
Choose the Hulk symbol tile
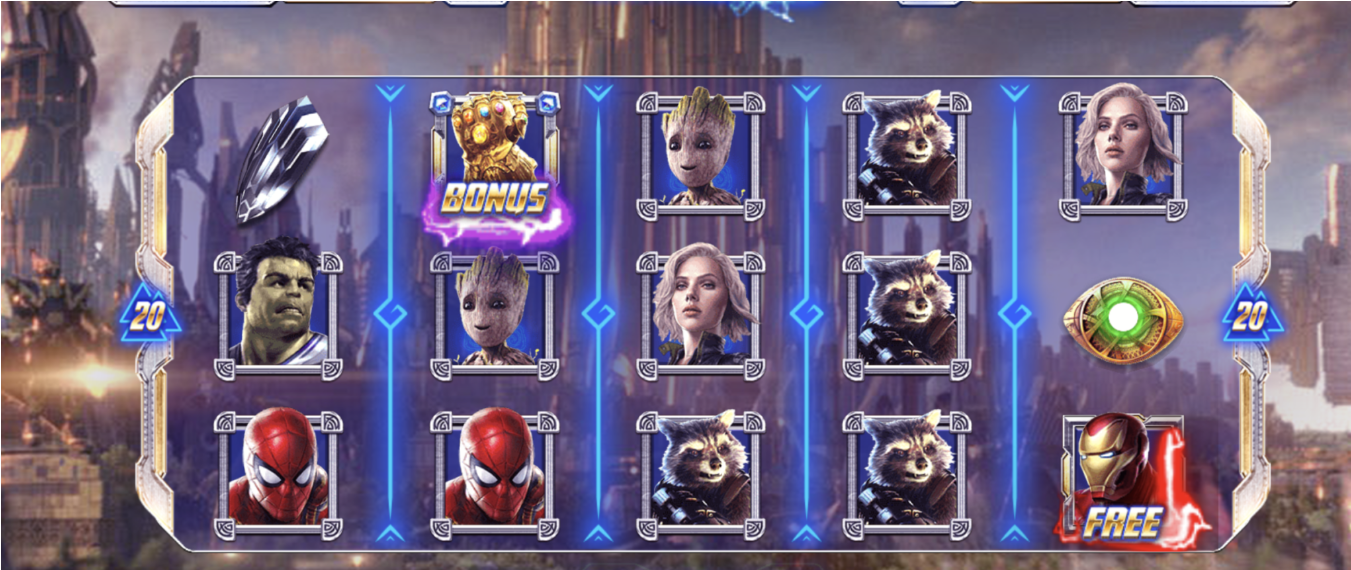pyautogui.click(x=279, y=312)
